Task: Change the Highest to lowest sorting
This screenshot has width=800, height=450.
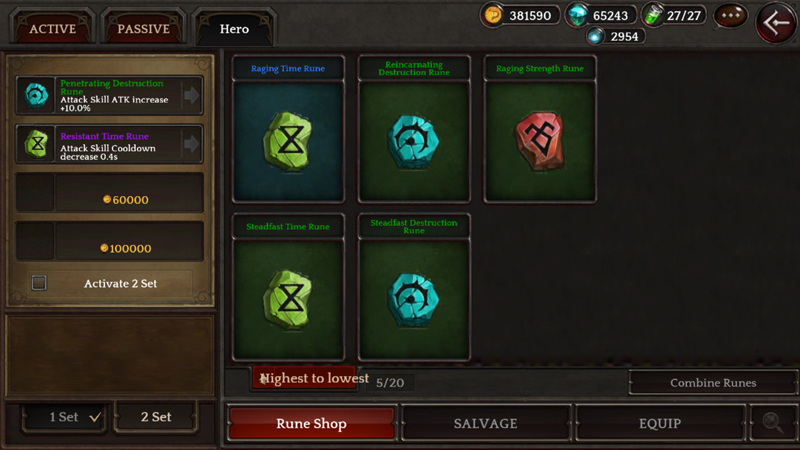Action: 312,378
